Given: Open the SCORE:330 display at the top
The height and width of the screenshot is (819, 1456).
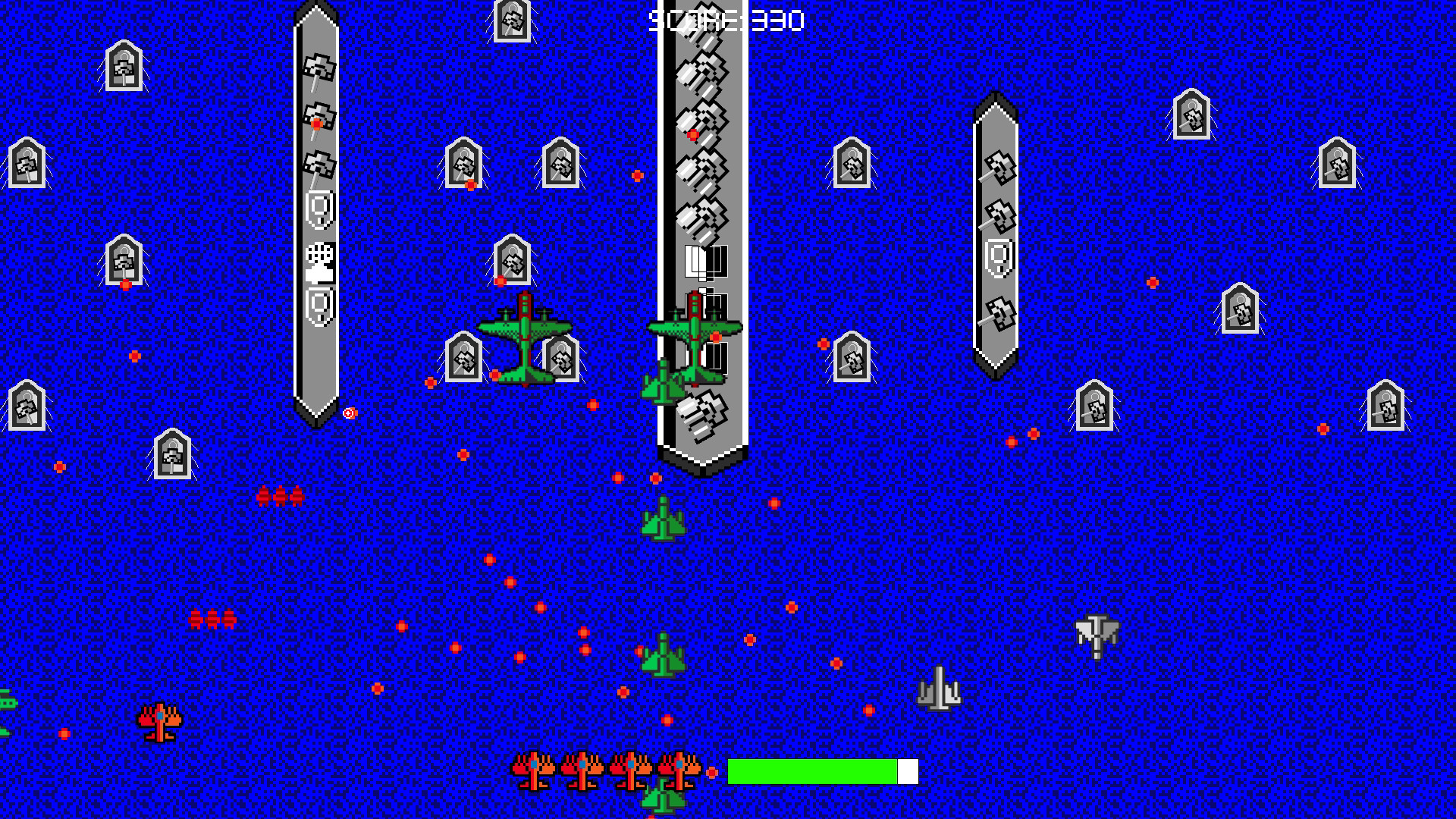Looking at the screenshot, I should (x=724, y=20).
